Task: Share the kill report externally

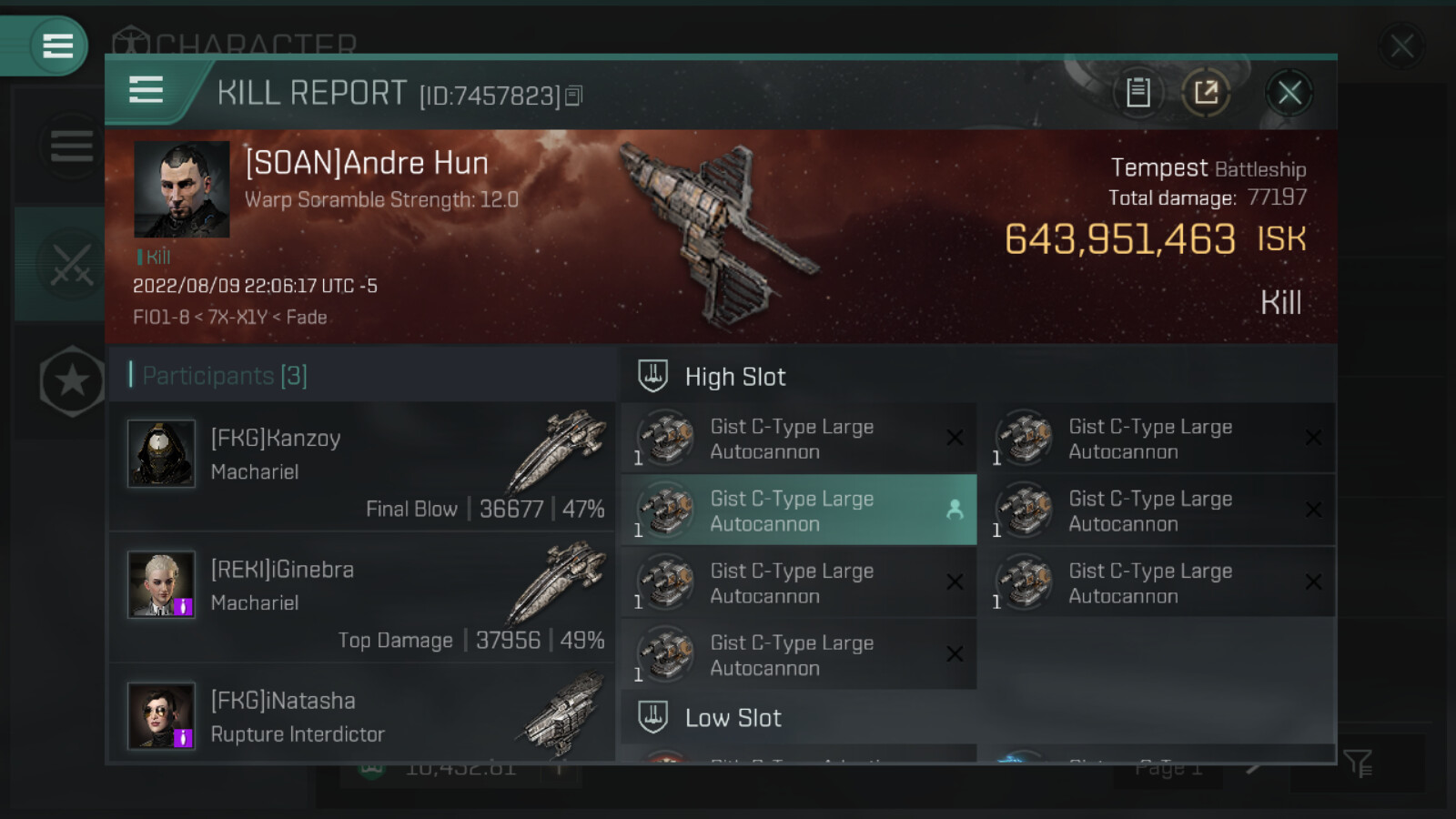Action: click(1206, 93)
